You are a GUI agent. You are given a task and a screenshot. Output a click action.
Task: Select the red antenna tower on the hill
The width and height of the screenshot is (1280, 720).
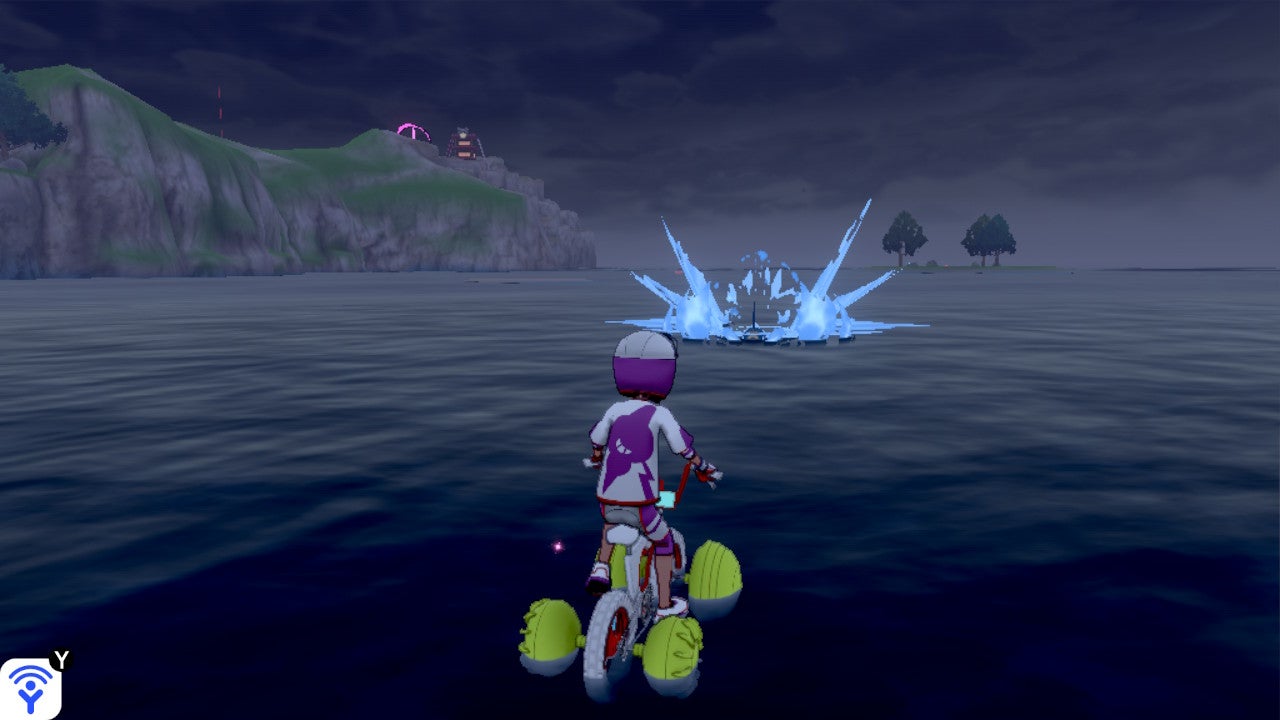(x=220, y=110)
